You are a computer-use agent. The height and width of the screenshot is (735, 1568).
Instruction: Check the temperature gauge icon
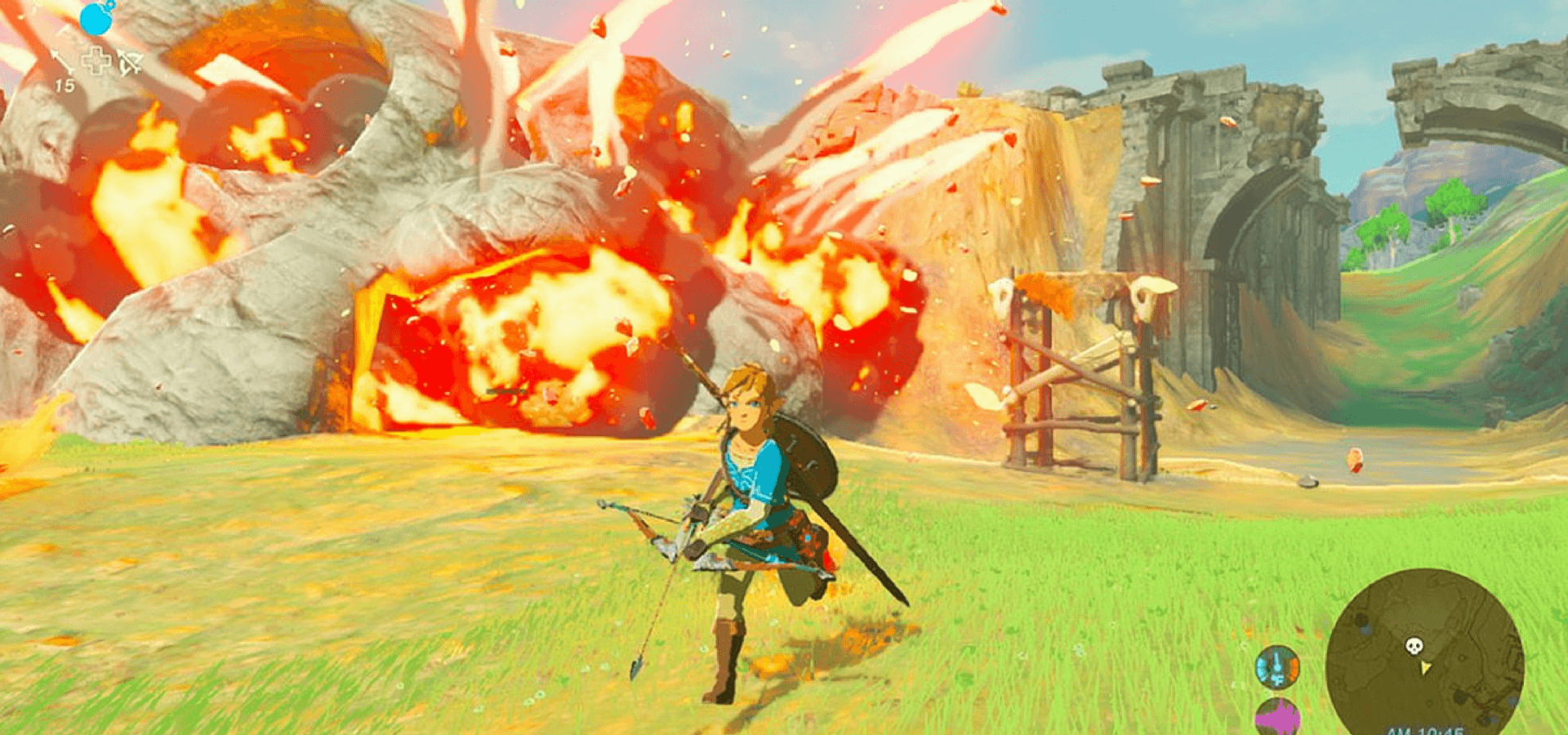click(x=1276, y=667)
